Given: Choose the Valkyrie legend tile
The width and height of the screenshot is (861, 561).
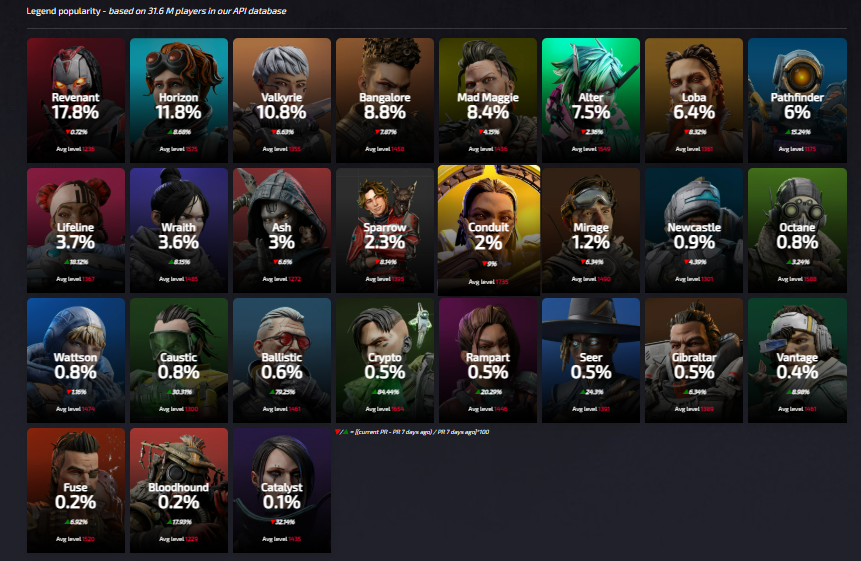Looking at the screenshot, I should [282, 100].
